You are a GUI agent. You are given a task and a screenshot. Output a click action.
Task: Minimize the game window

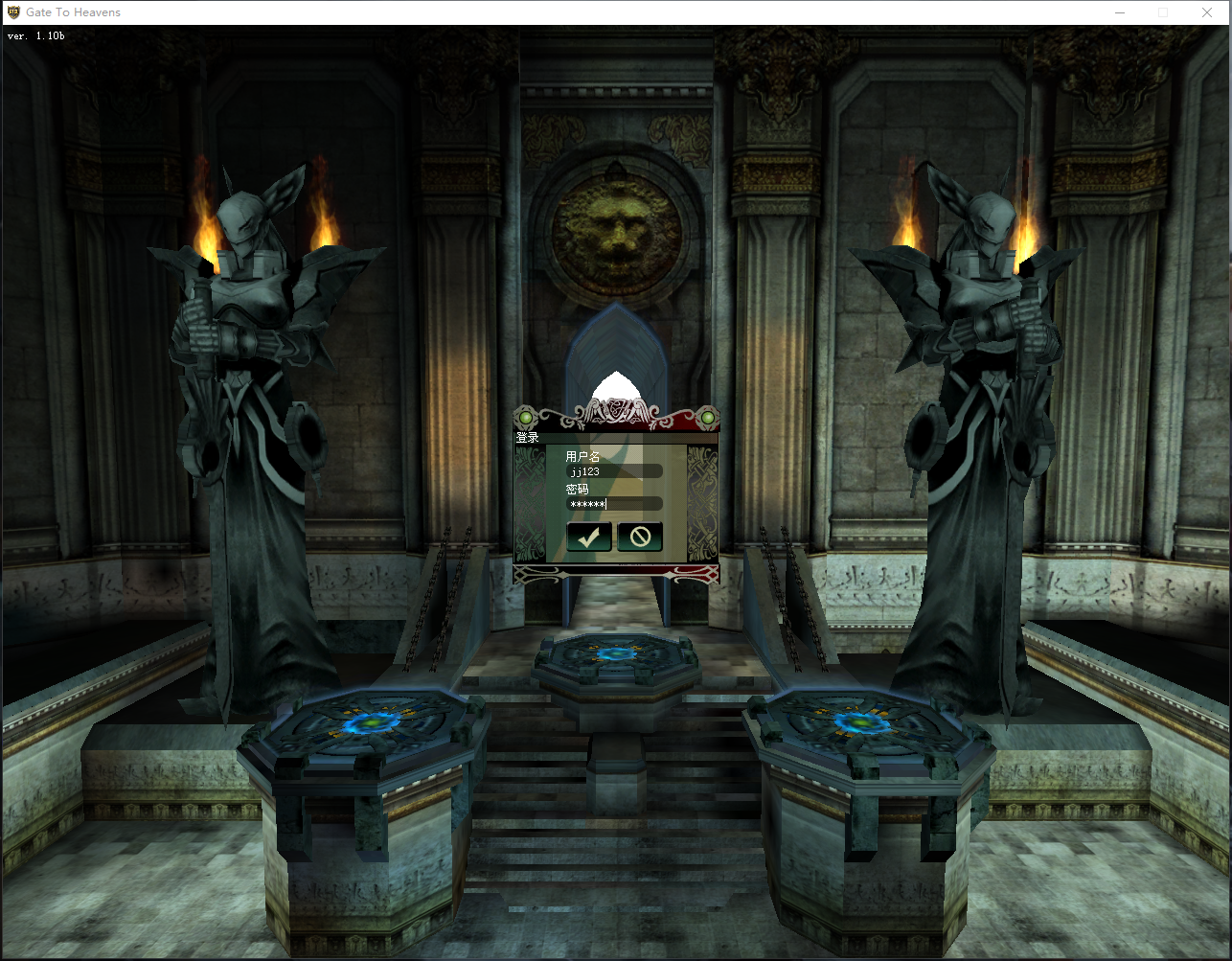click(1119, 12)
